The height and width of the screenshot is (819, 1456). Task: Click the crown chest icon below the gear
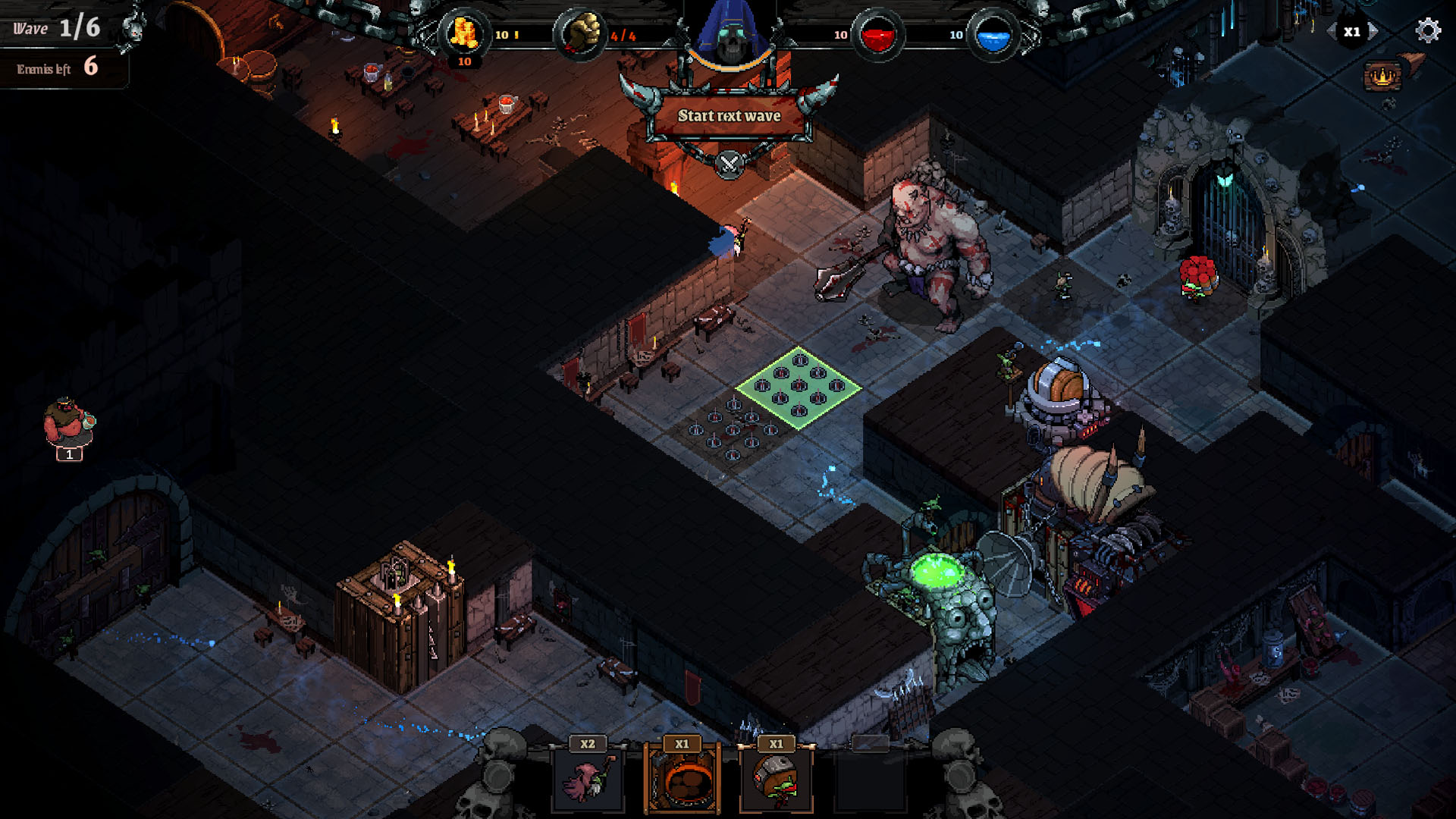click(1382, 76)
